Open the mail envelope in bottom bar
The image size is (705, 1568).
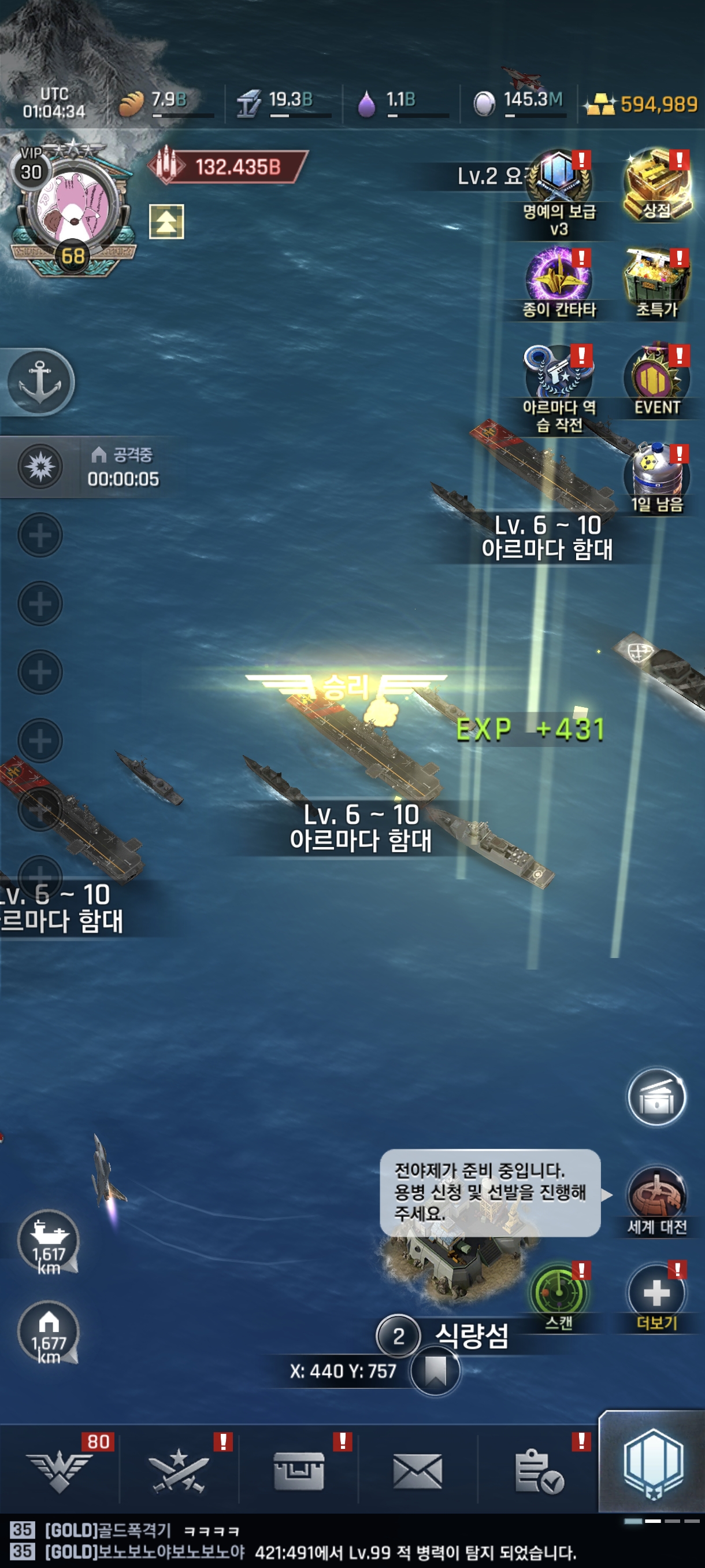click(417, 1471)
